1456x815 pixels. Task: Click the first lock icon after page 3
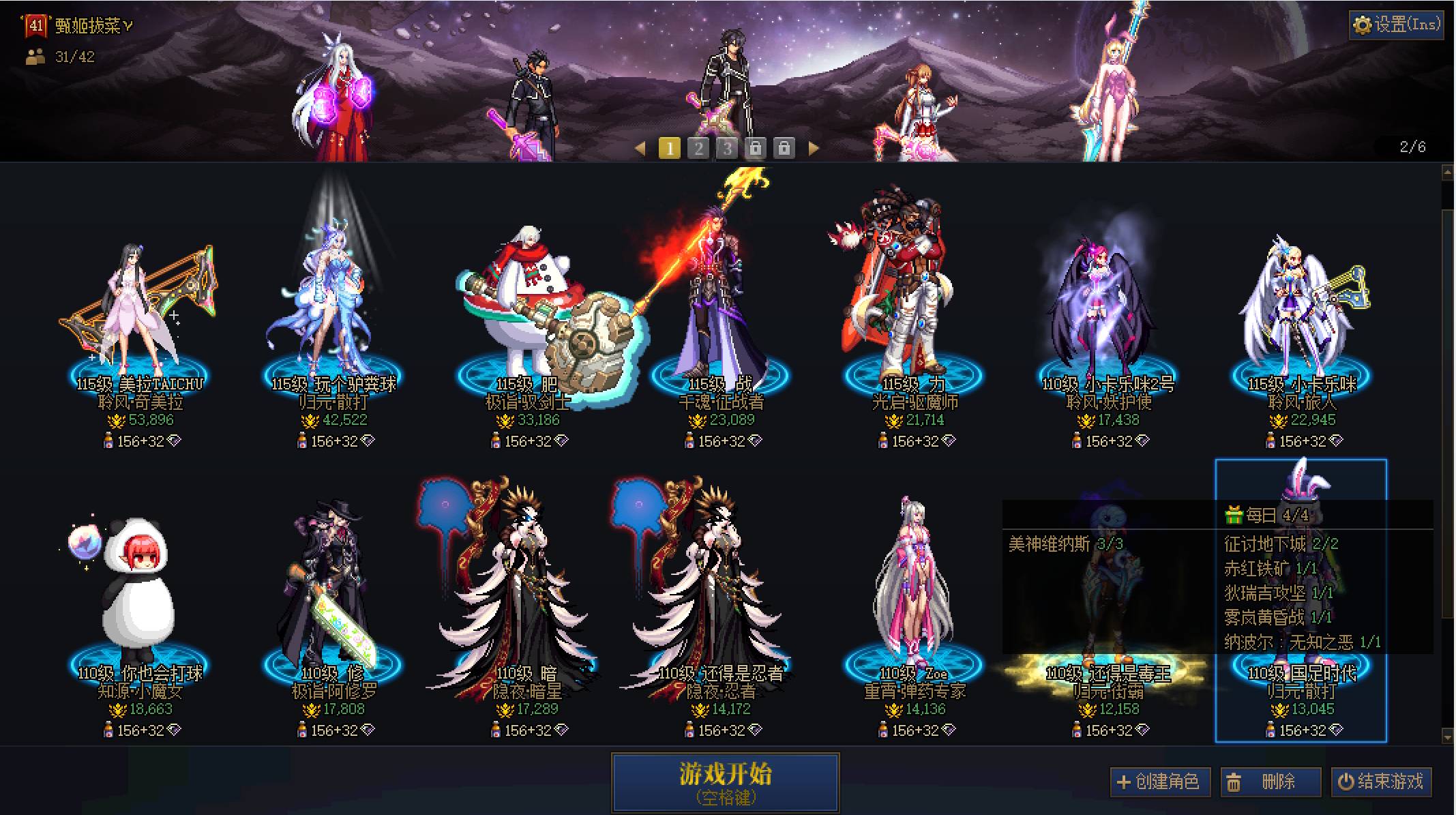click(756, 147)
